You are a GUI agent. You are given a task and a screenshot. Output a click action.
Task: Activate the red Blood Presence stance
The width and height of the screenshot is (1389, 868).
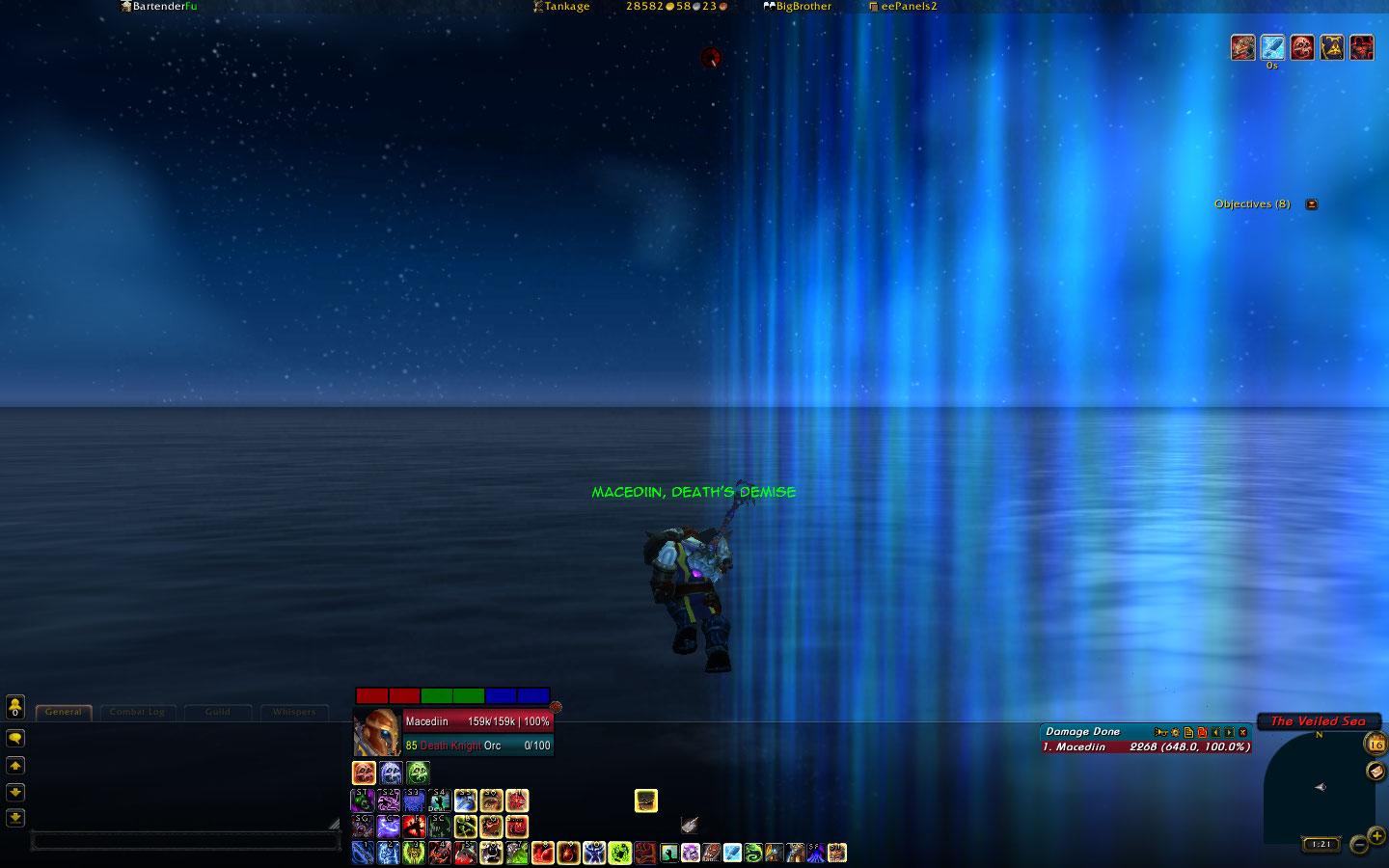[364, 773]
